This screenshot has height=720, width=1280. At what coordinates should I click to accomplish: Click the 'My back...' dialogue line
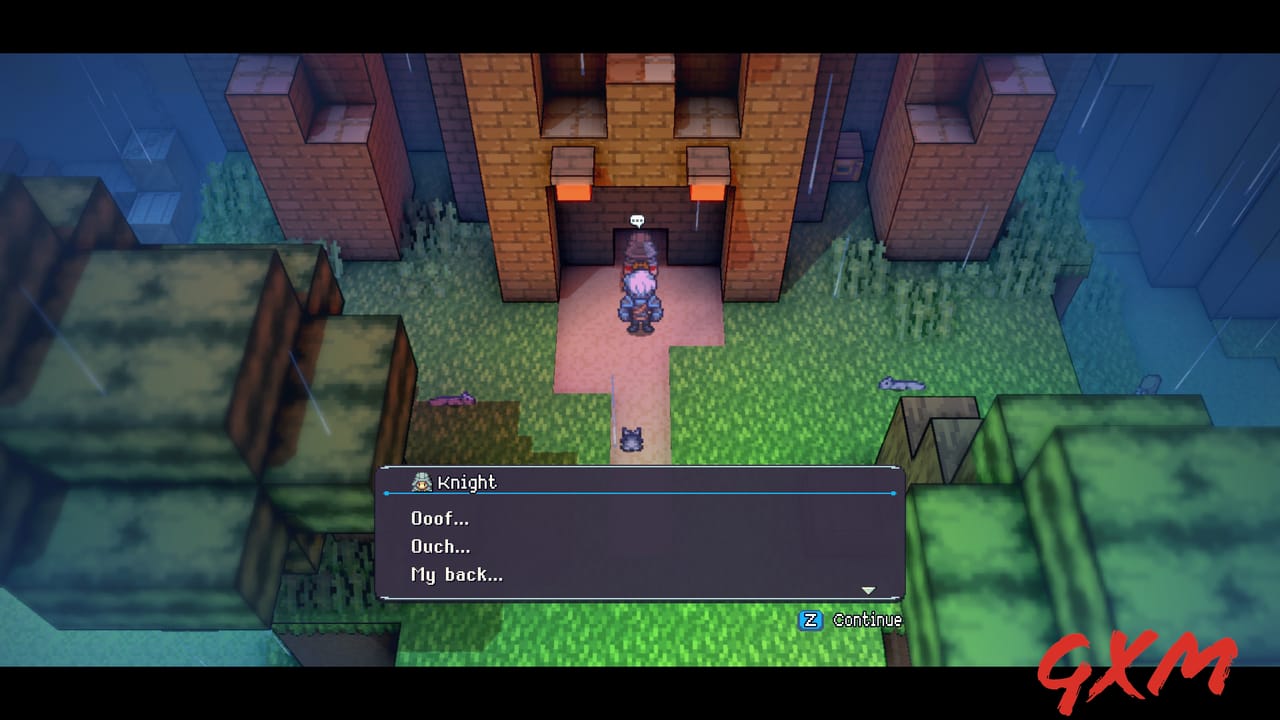coord(456,574)
